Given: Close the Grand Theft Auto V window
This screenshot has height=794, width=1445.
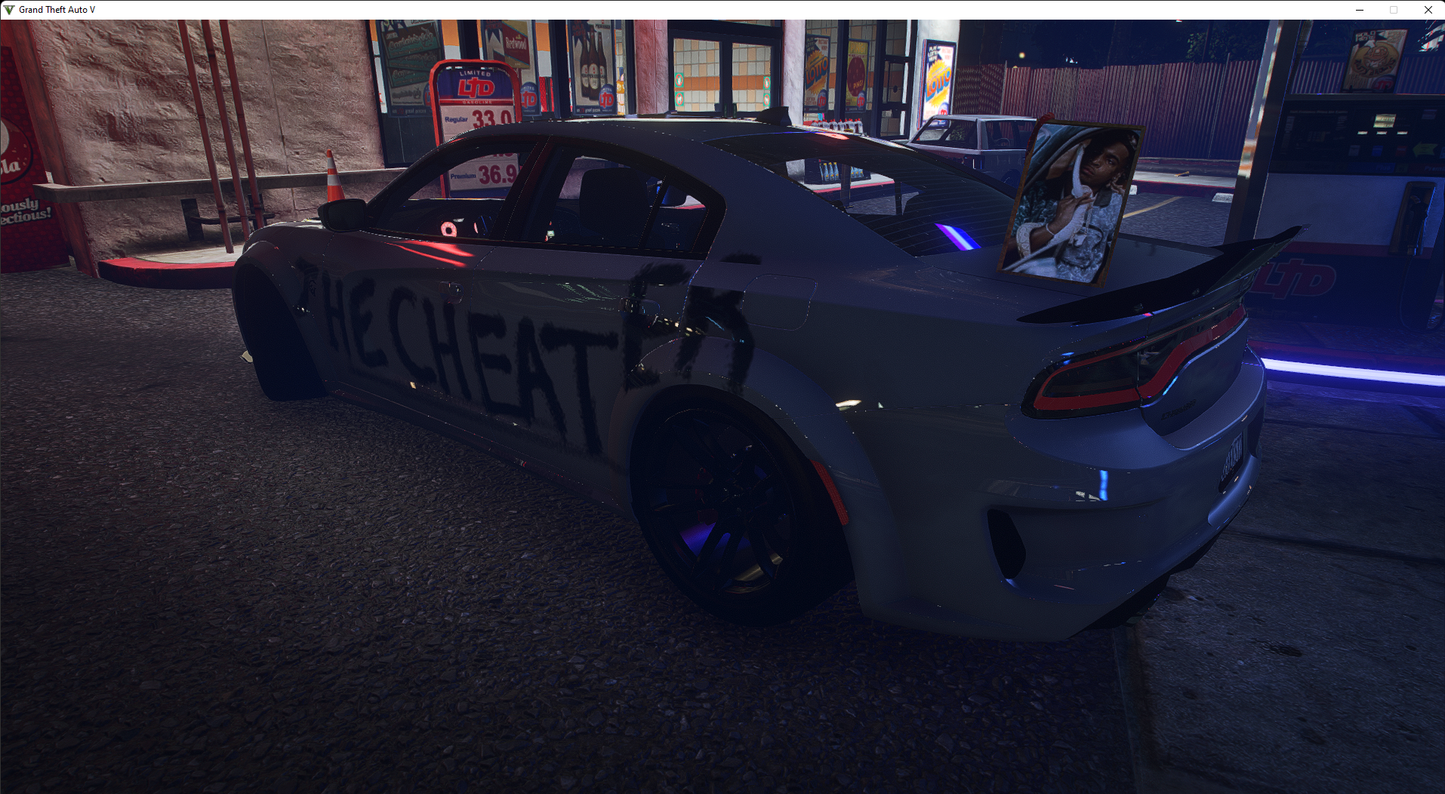Looking at the screenshot, I should pos(1427,10).
